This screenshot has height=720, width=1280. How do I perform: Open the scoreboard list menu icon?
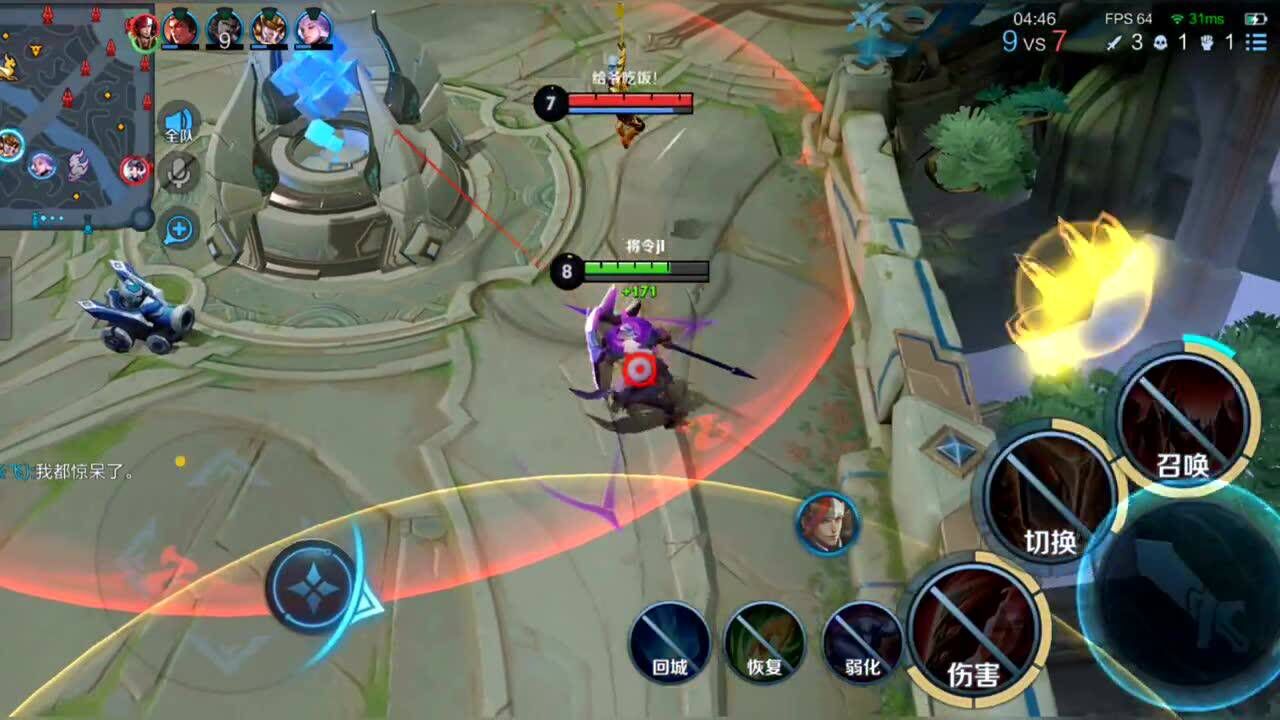coord(1259,42)
